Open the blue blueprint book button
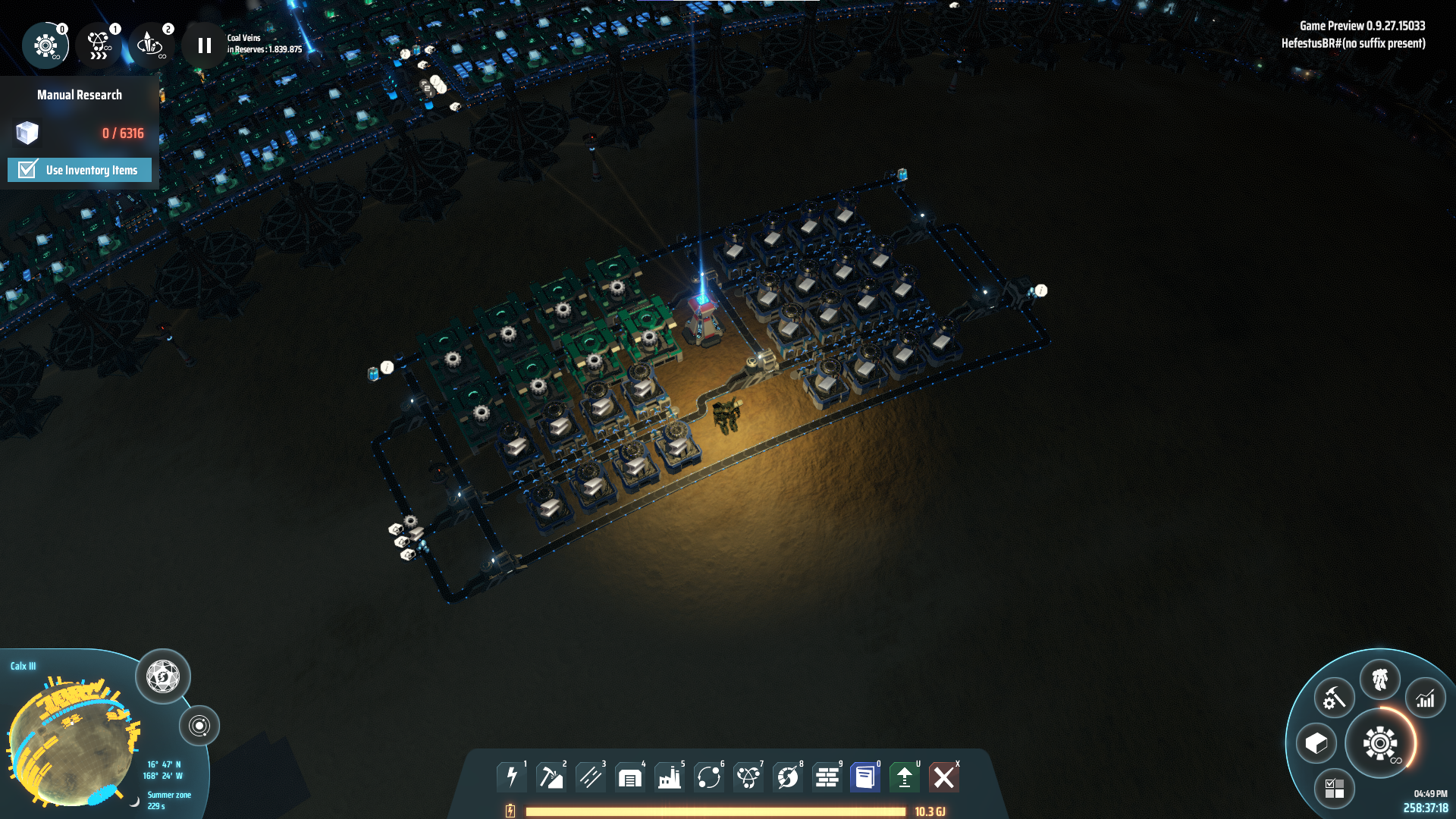Screen dimensions: 1456x819 tap(865, 777)
